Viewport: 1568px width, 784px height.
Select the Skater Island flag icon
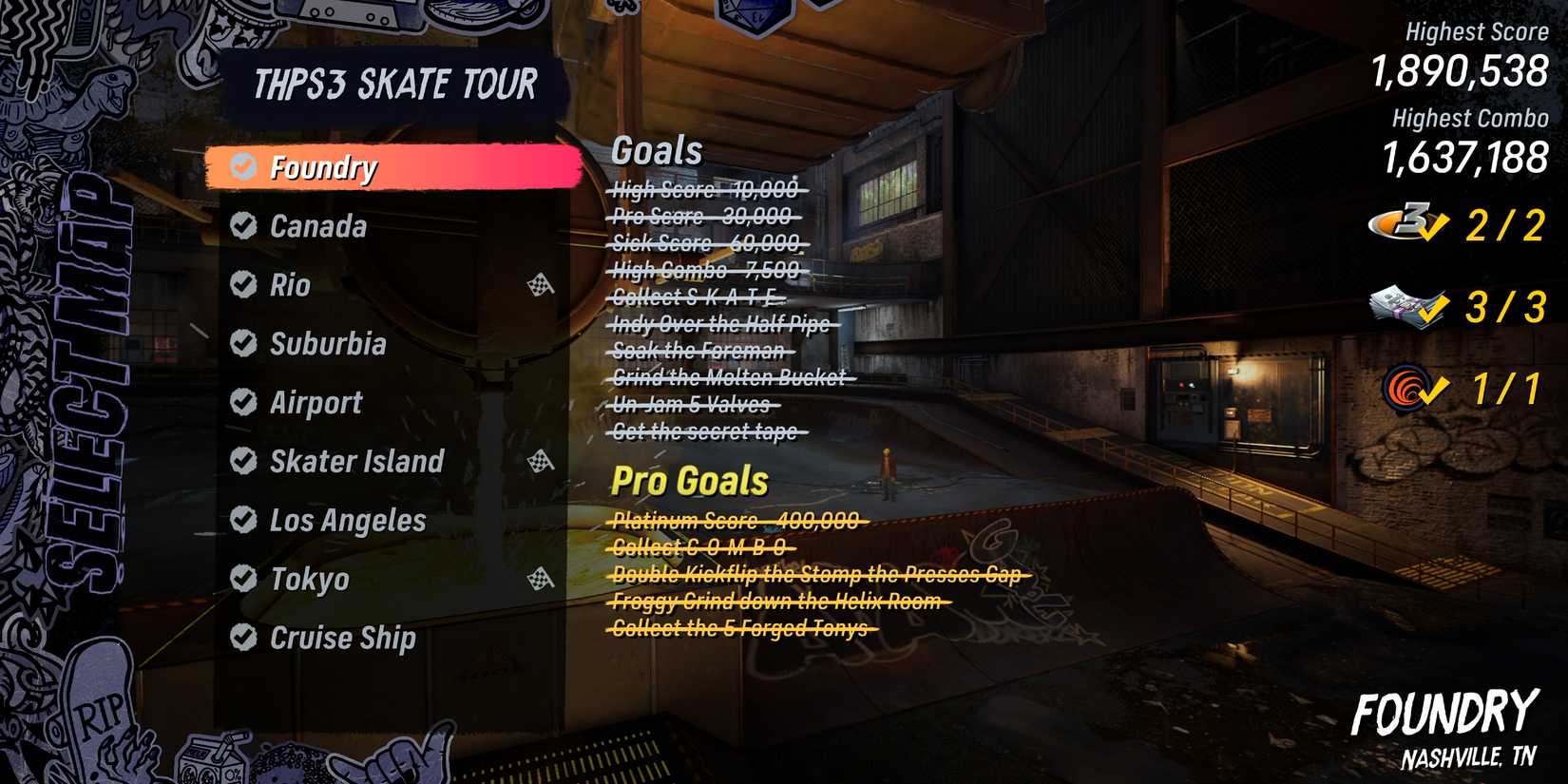tap(541, 462)
